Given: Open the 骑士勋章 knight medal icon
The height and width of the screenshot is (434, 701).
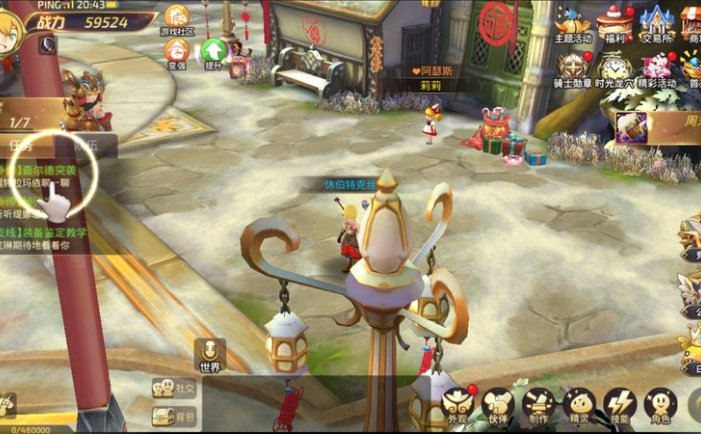Looking at the screenshot, I should point(573,70).
